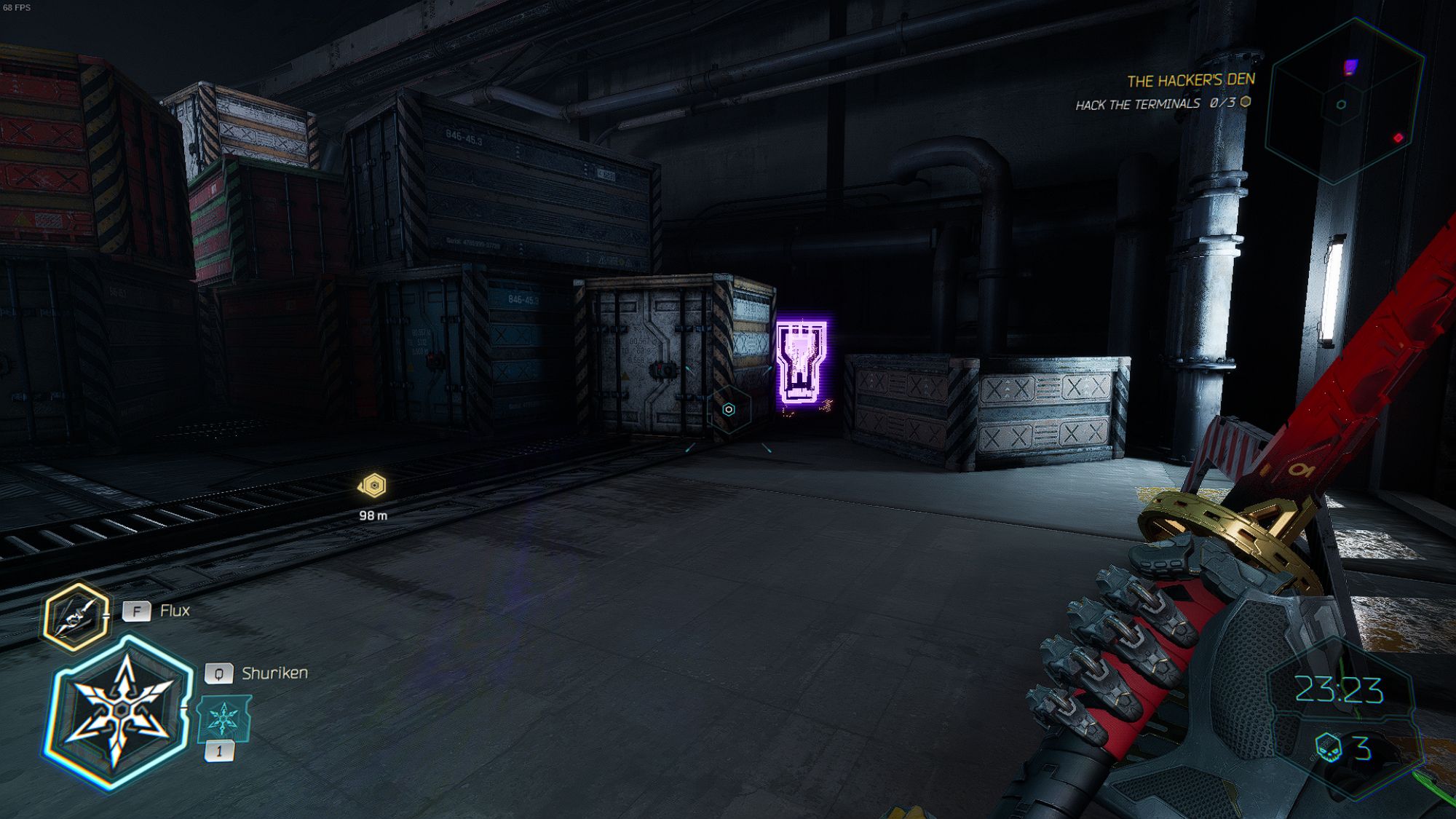1456x819 pixels.
Task: Click the yellow waypoint marker on the floor
Action: tap(373, 484)
